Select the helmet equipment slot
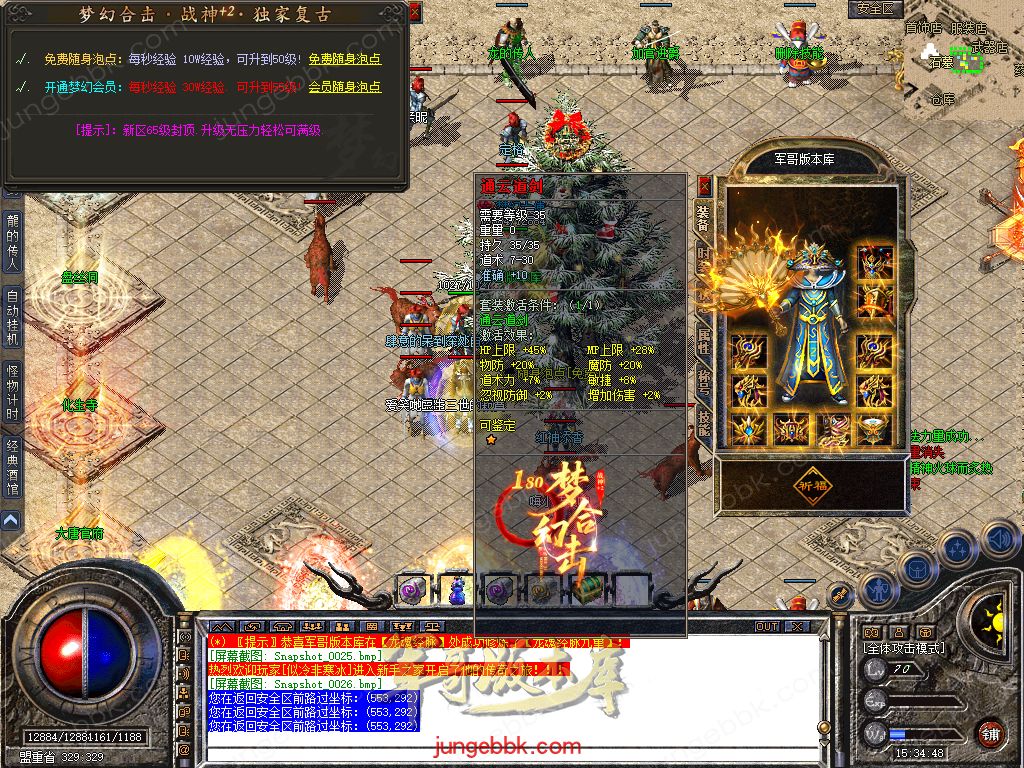This screenshot has width=1024, height=768. click(x=875, y=263)
